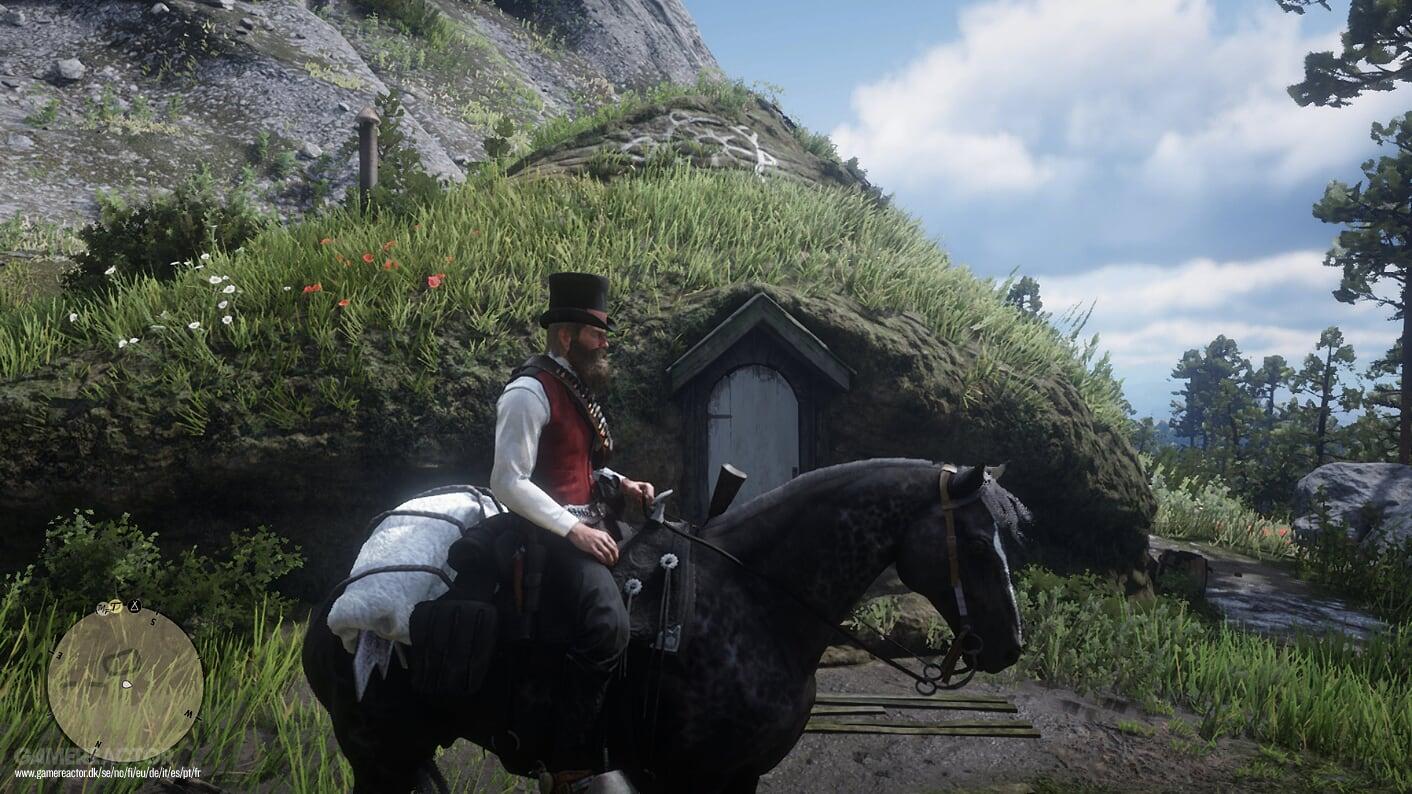Click the "E" compass marker on the minimap
1412x794 pixels.
pos(61,653)
